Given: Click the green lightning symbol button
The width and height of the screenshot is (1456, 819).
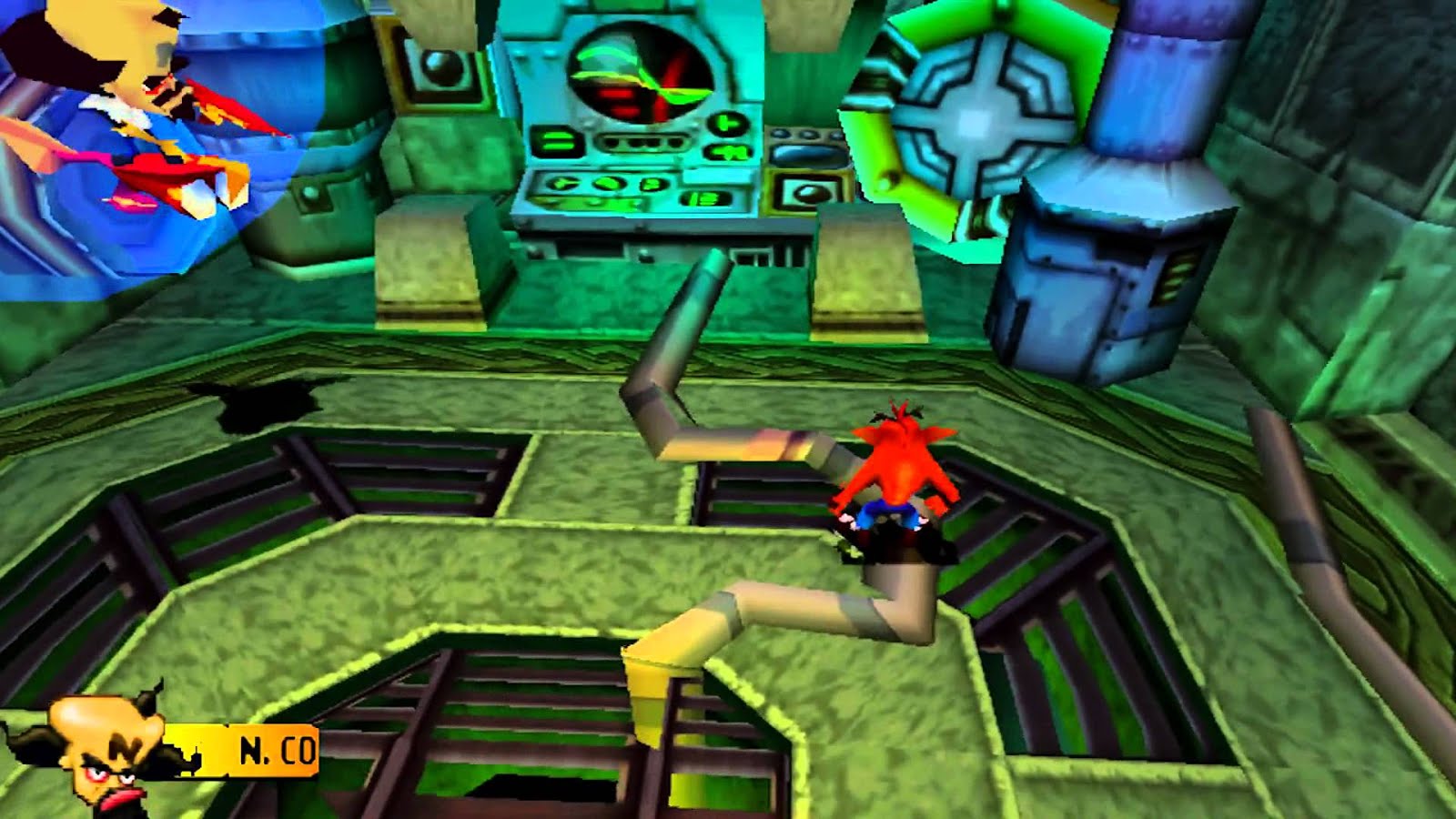Looking at the screenshot, I should 725,153.
